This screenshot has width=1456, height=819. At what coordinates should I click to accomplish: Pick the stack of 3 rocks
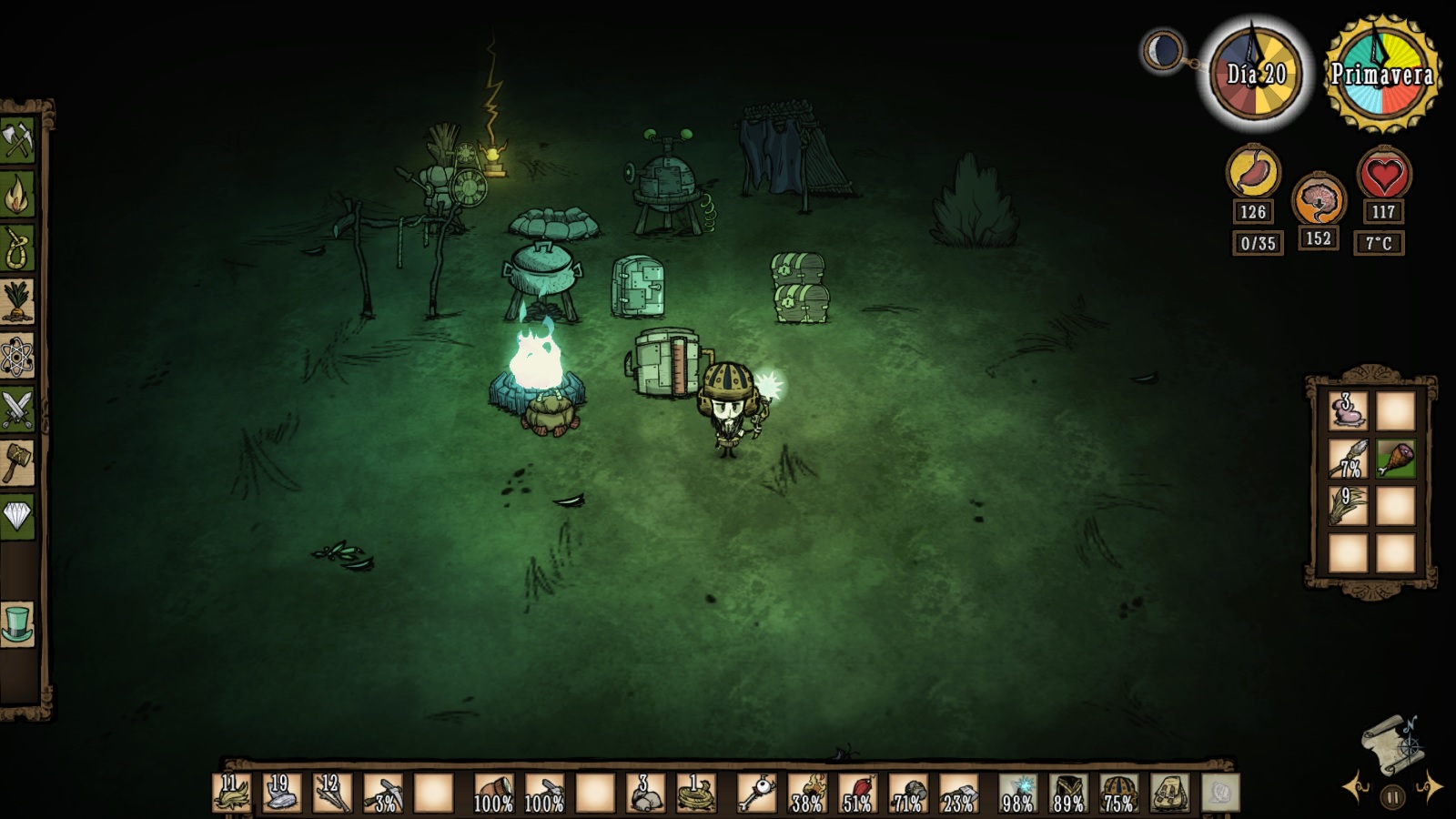(645, 794)
